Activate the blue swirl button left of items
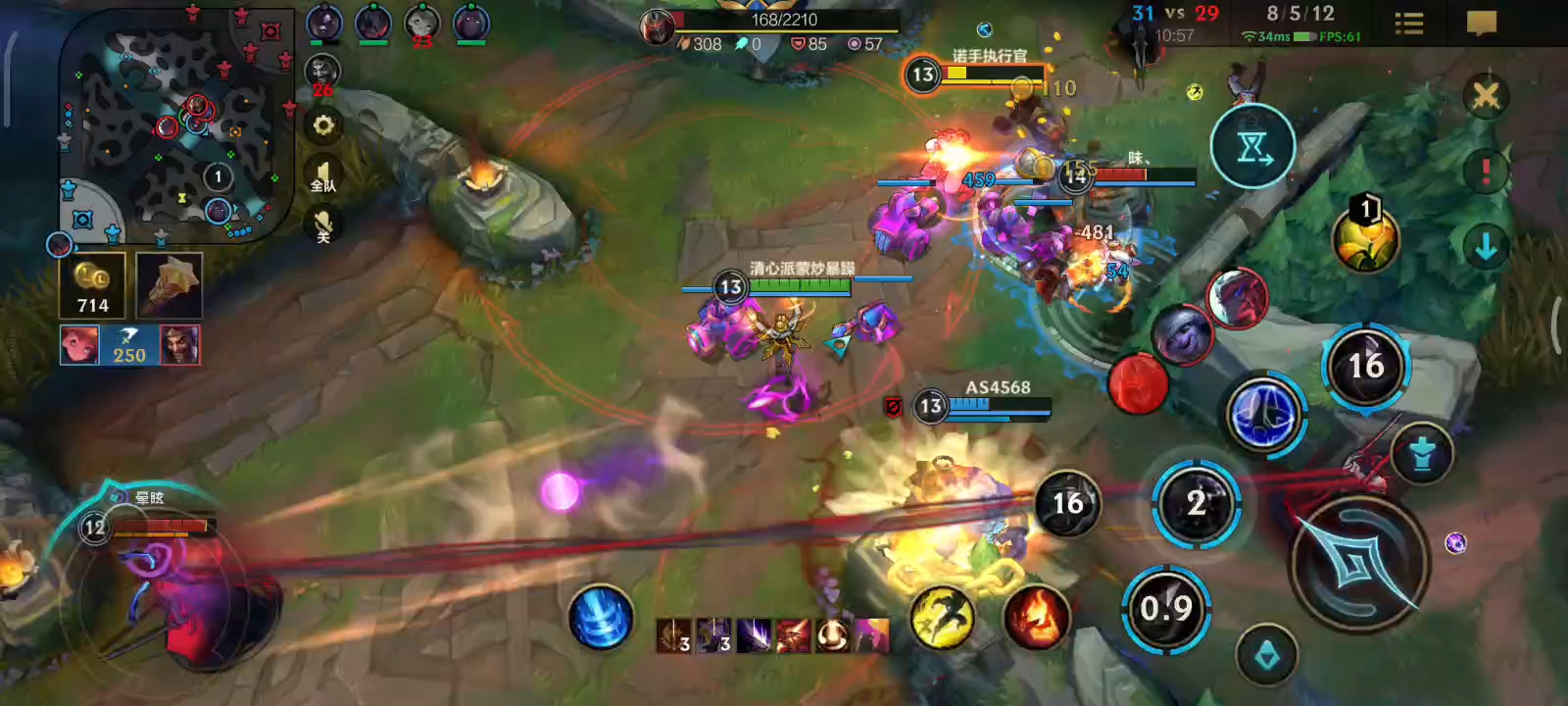Image resolution: width=1568 pixels, height=706 pixels. coord(600,617)
